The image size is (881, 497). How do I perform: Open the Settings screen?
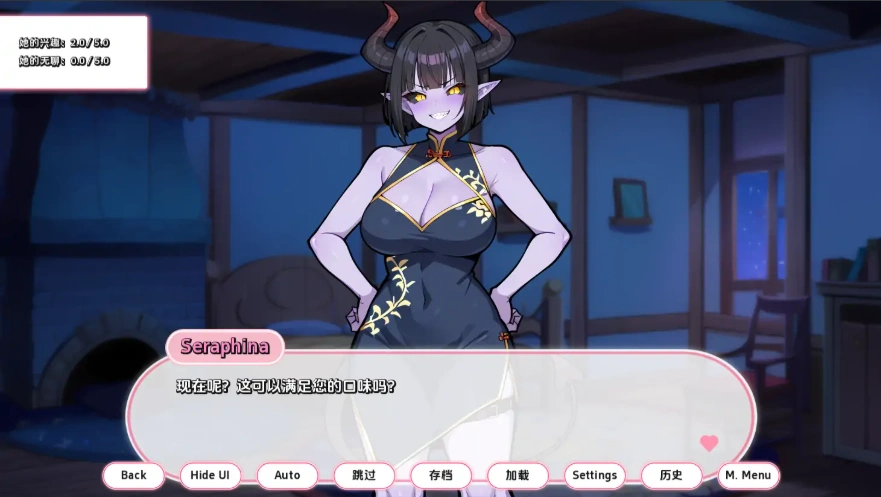click(595, 475)
